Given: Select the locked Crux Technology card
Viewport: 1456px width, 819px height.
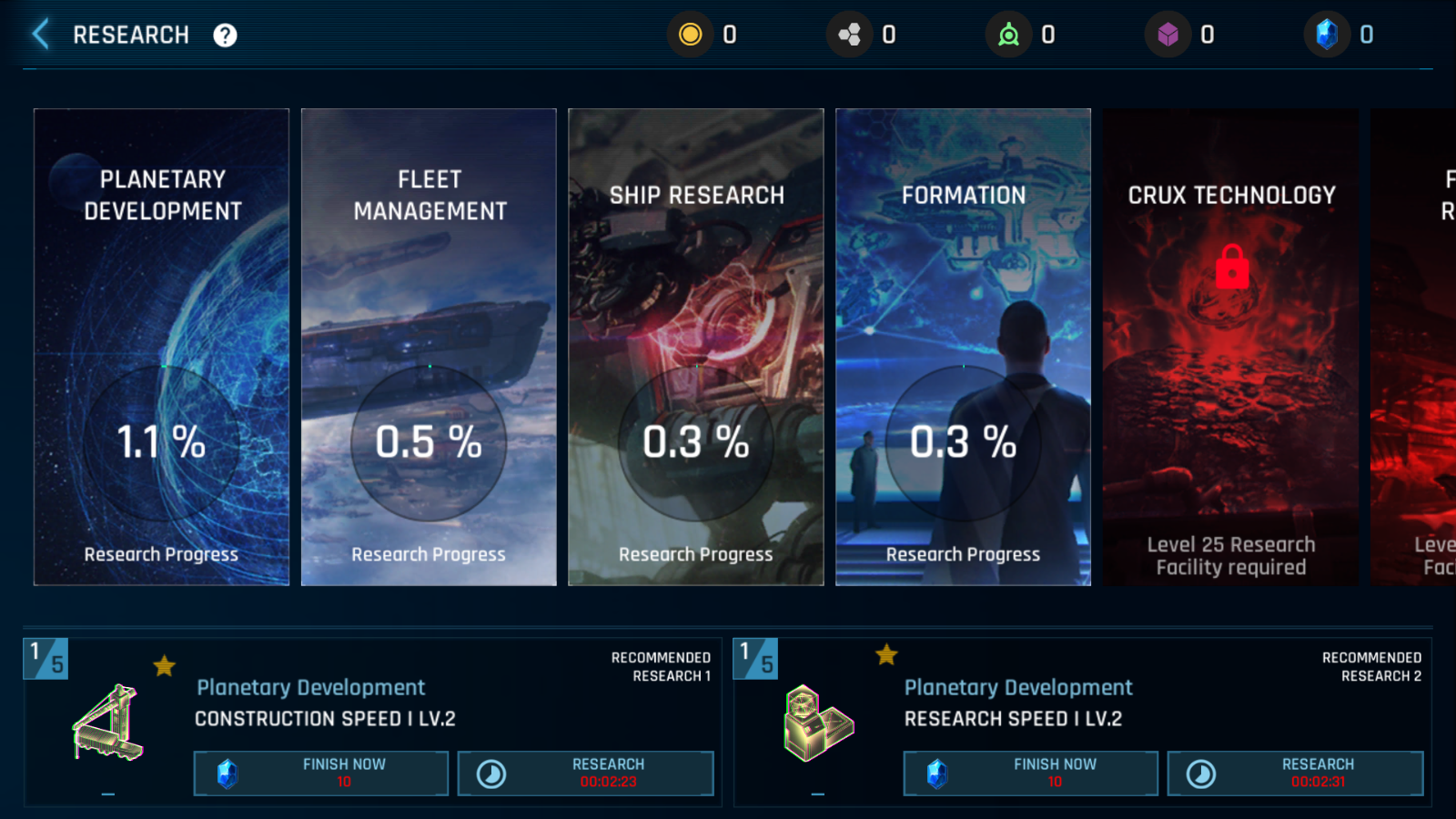Looking at the screenshot, I should pyautogui.click(x=1230, y=347).
